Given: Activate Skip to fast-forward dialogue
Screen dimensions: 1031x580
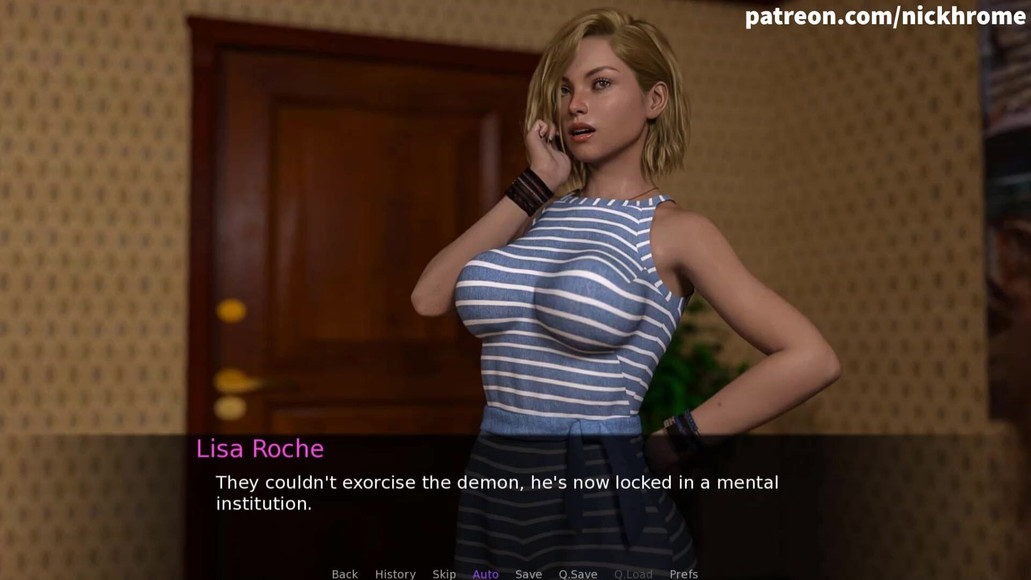Looking at the screenshot, I should pos(444,574).
